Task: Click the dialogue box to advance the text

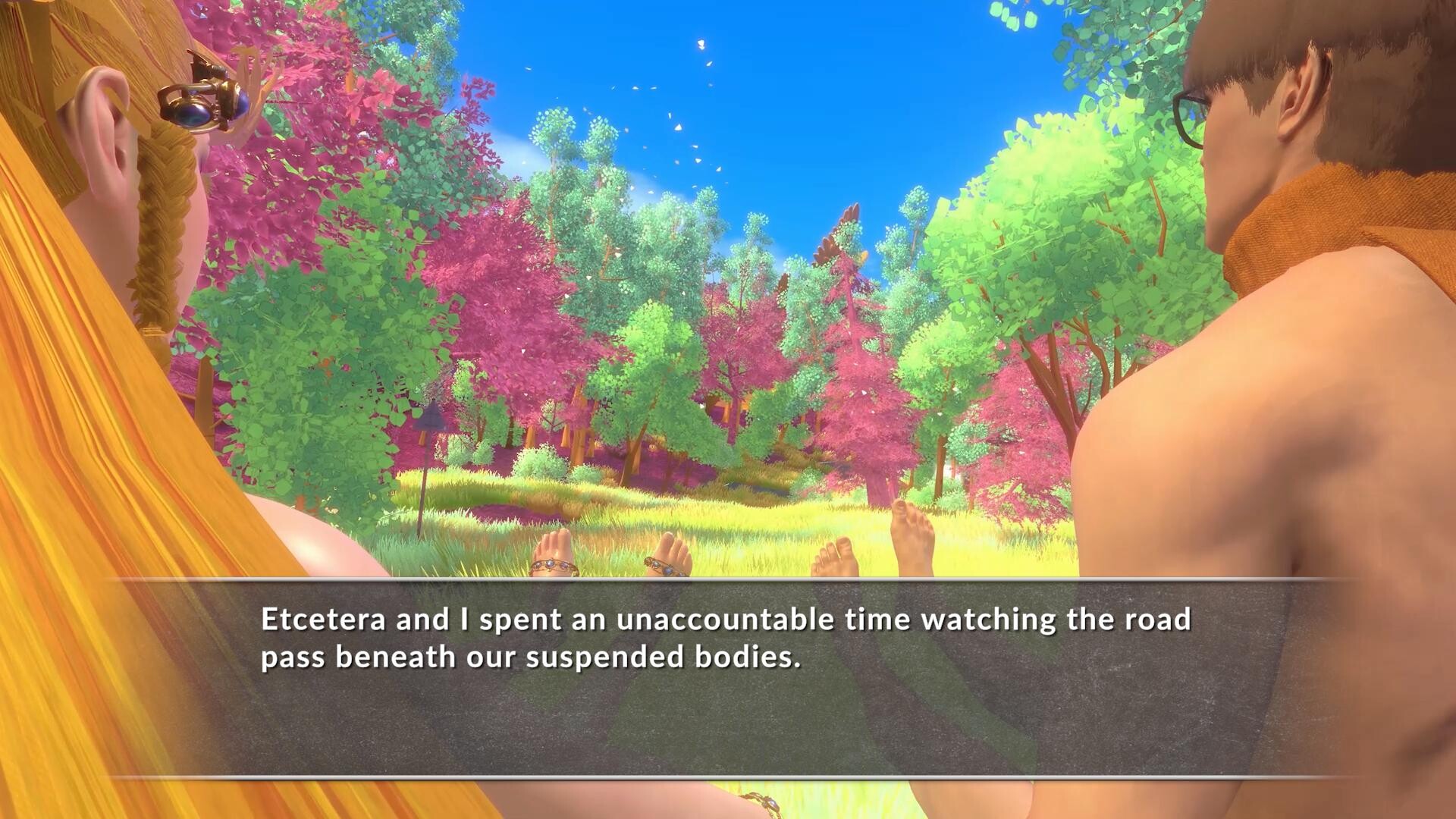Action: pos(728,682)
